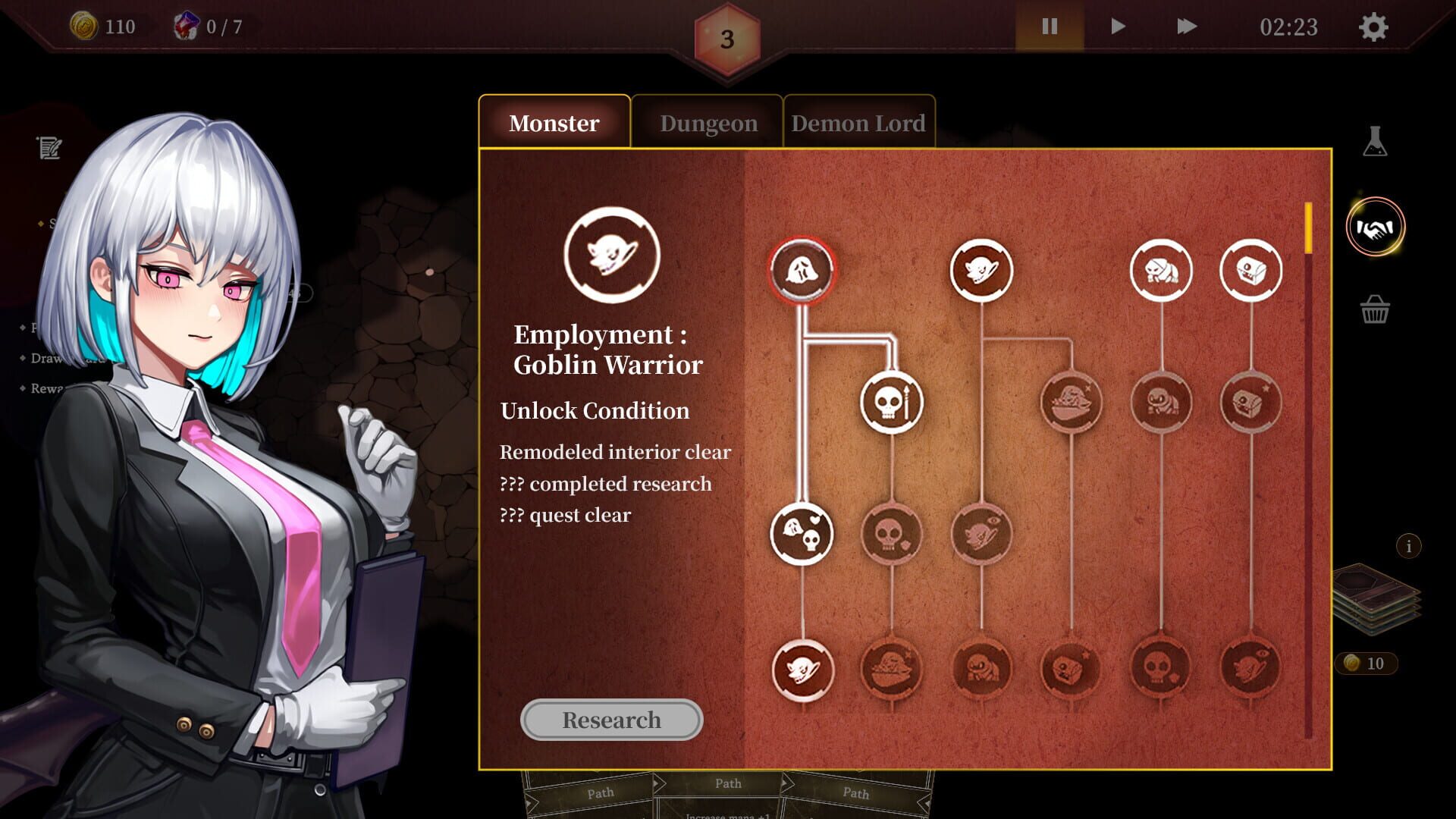Viewport: 1456px width, 819px height.
Task: Select the mimic chest research node
Action: 1253,269
